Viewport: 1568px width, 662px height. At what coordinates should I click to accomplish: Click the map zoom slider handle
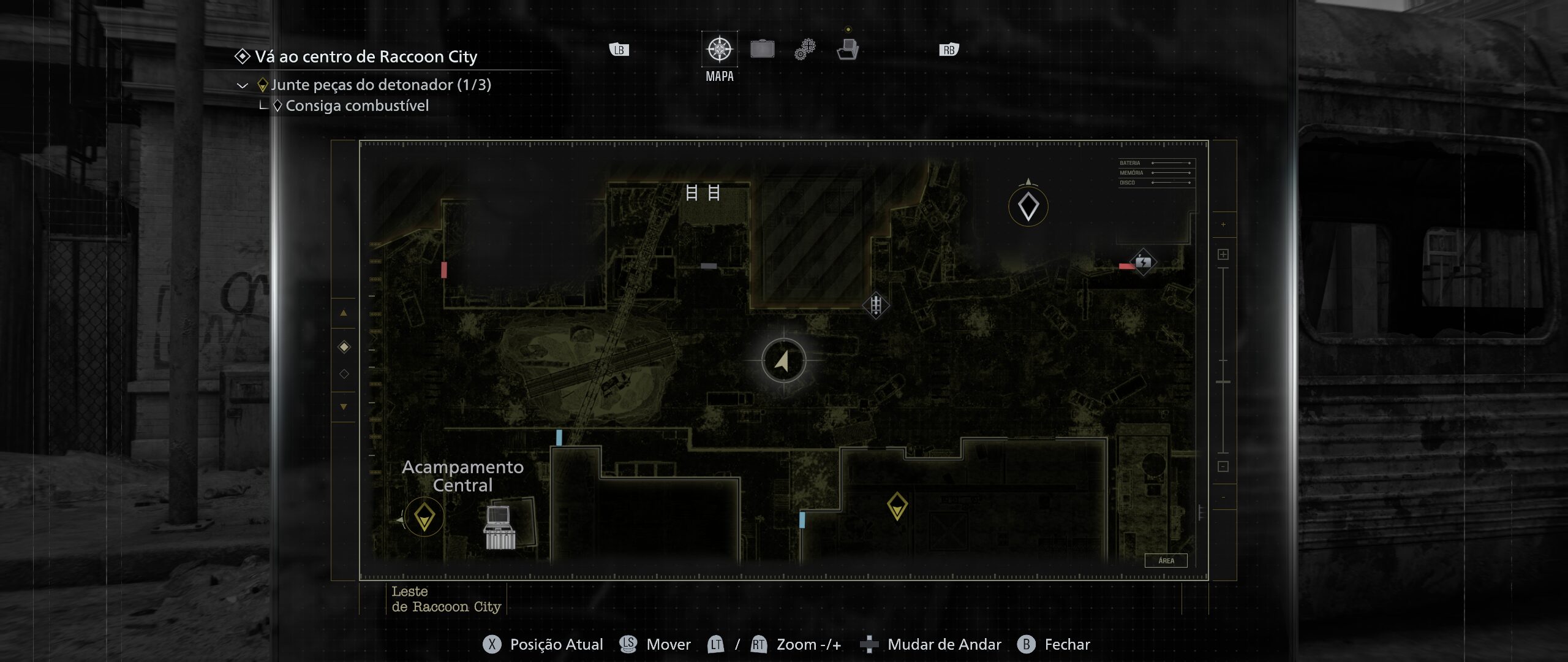[1223, 382]
